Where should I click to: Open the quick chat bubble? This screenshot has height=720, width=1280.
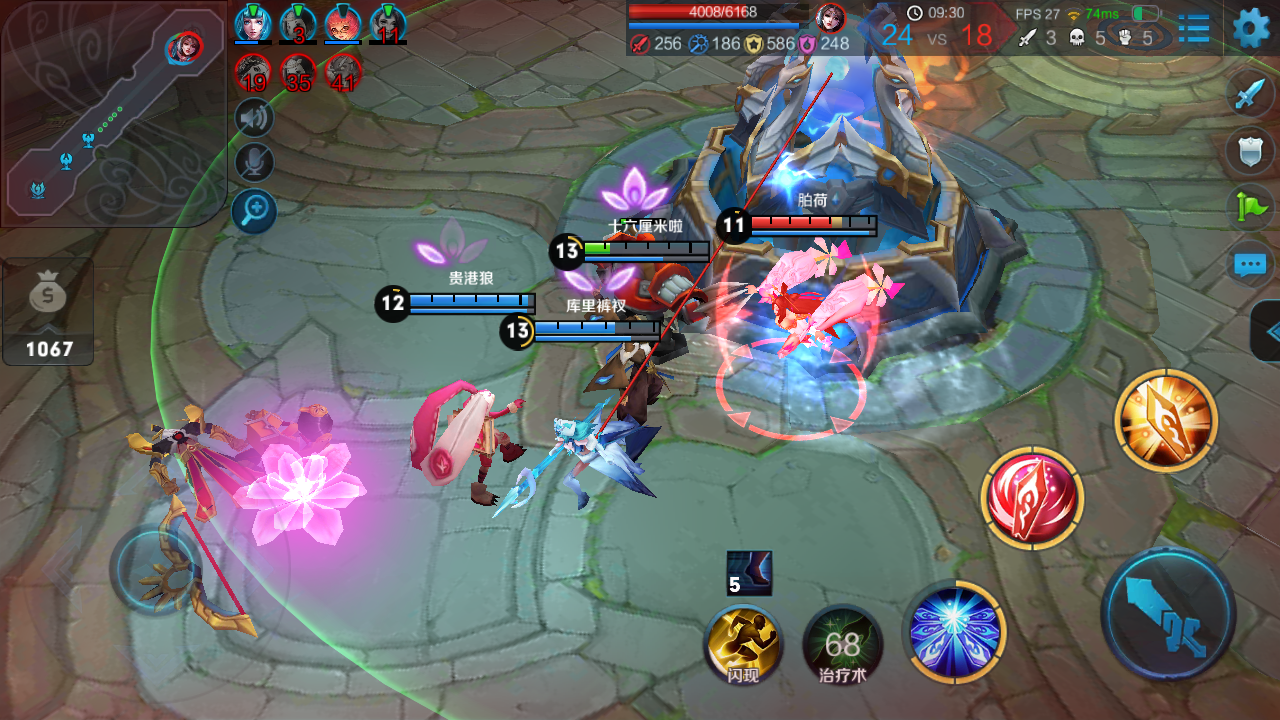click(x=1250, y=265)
